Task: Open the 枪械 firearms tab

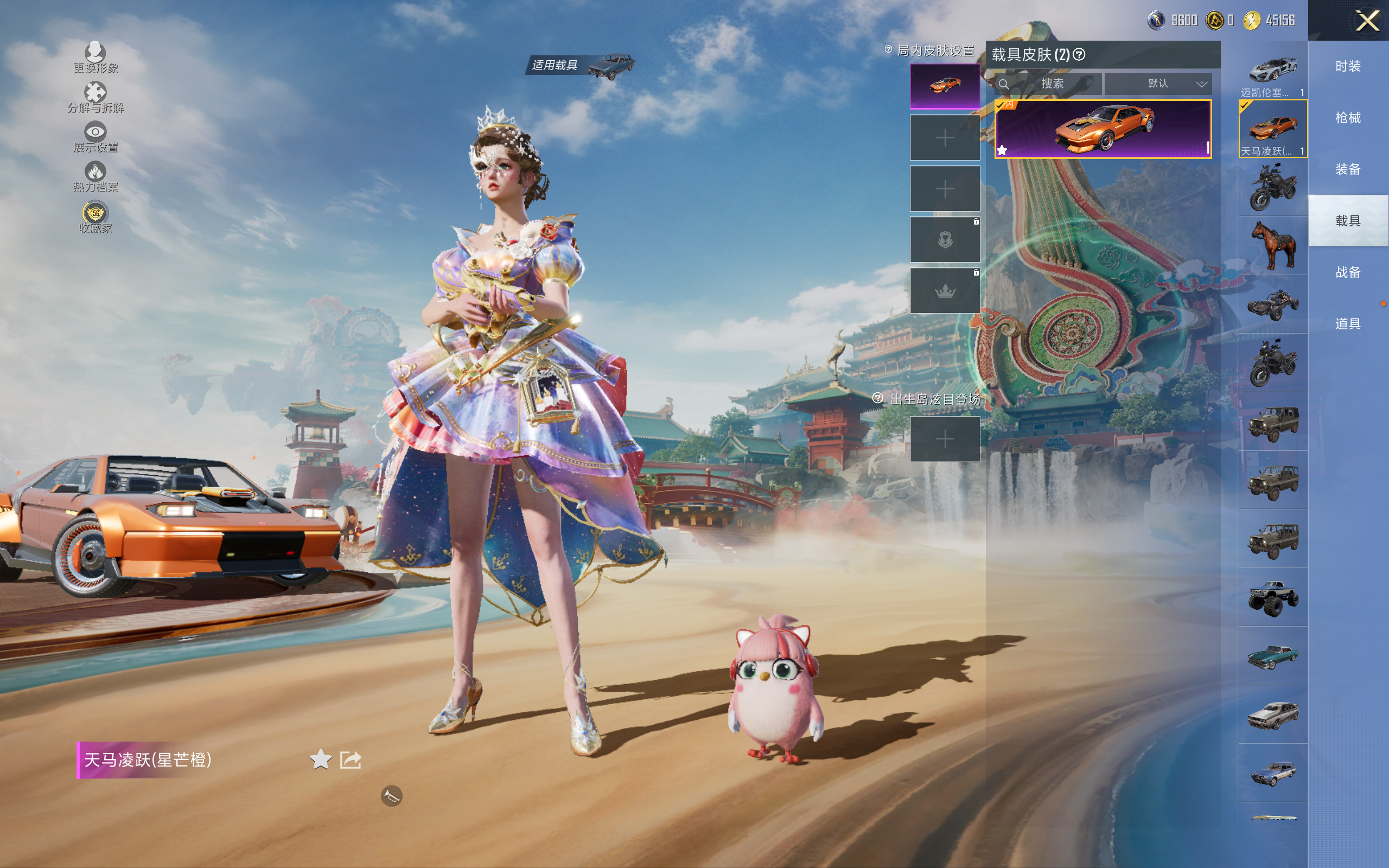Action: coord(1348,118)
